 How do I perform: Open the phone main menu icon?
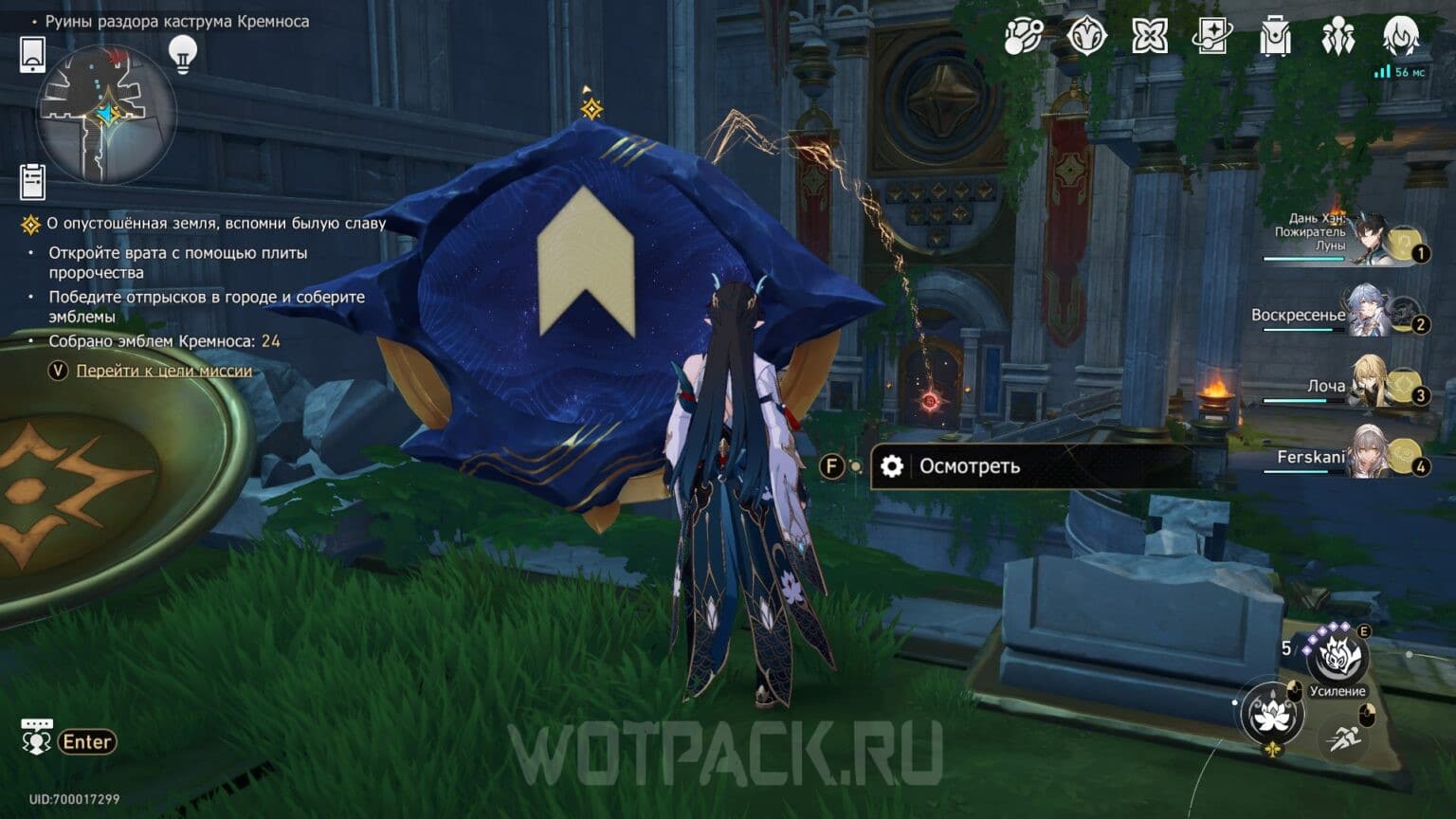[x=34, y=56]
